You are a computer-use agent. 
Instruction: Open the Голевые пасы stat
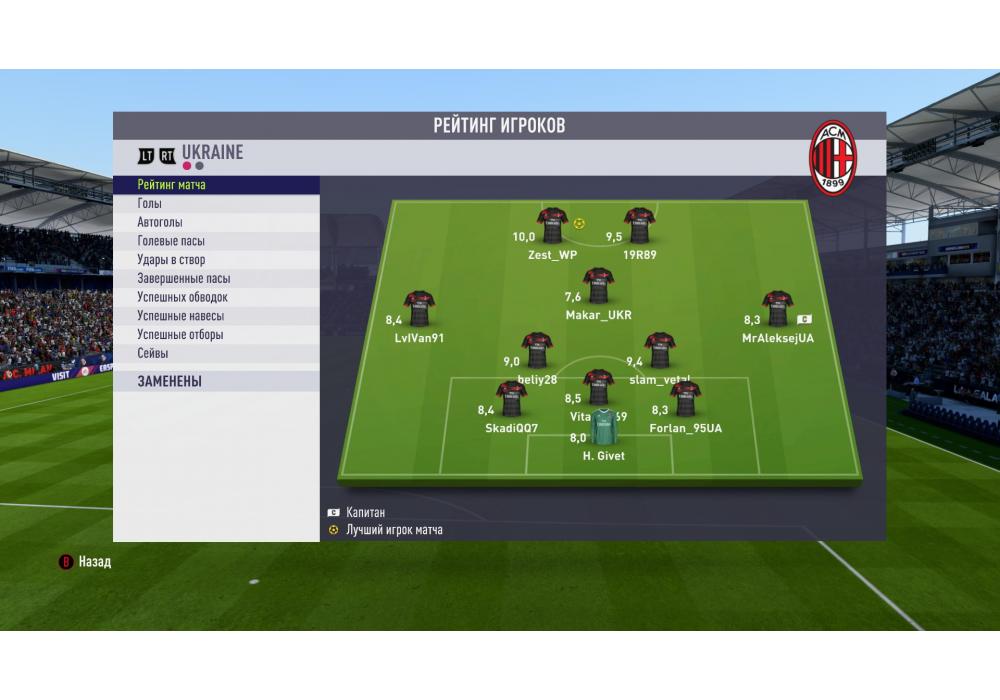point(216,241)
